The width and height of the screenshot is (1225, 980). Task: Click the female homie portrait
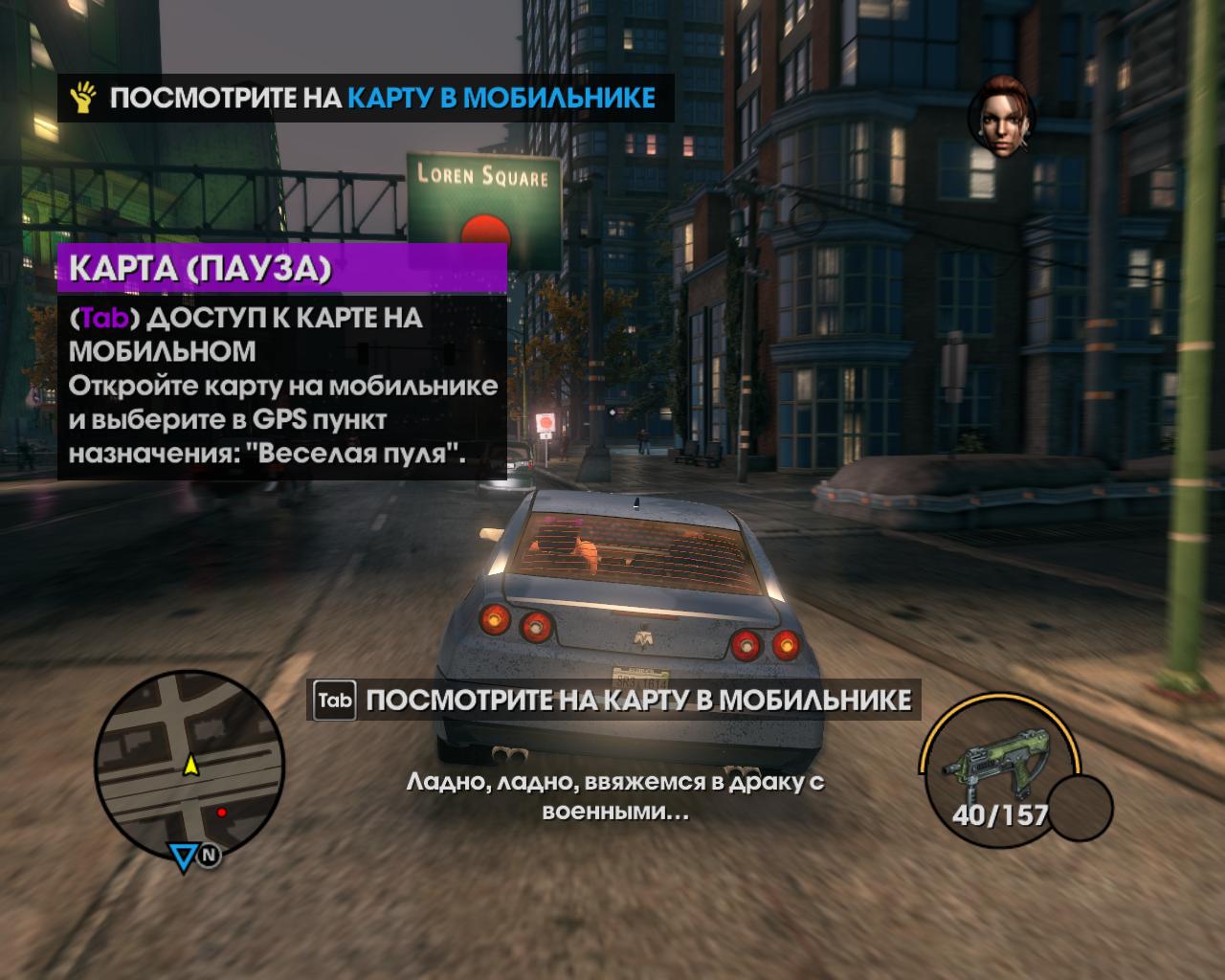(x=1000, y=119)
